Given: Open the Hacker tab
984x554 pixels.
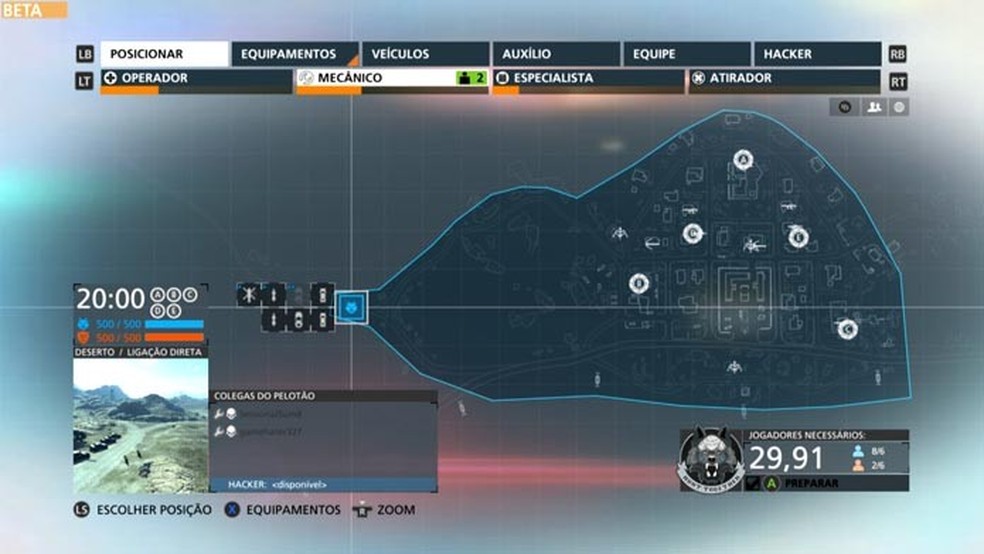Looking at the screenshot, I should [816, 54].
